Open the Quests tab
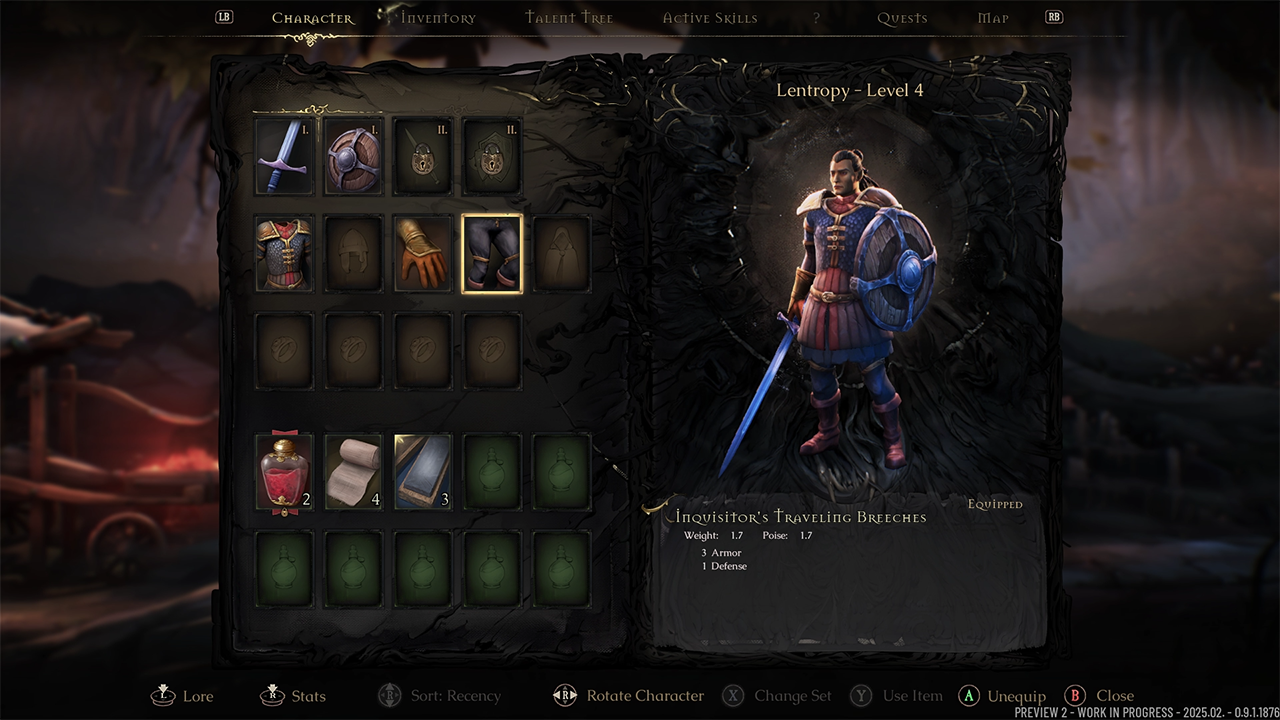The height and width of the screenshot is (720, 1280). [902, 18]
